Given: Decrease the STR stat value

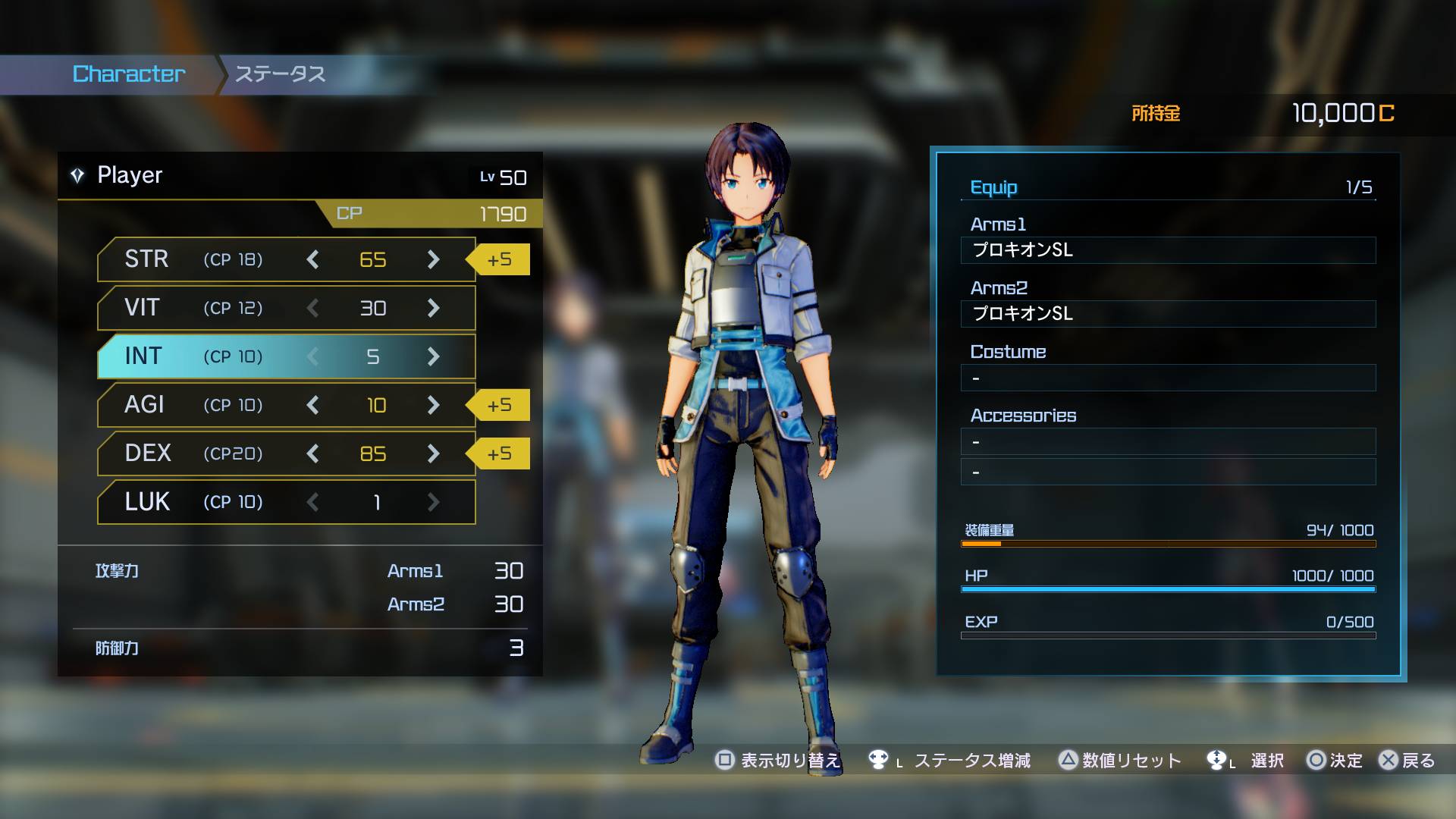Looking at the screenshot, I should [x=312, y=259].
